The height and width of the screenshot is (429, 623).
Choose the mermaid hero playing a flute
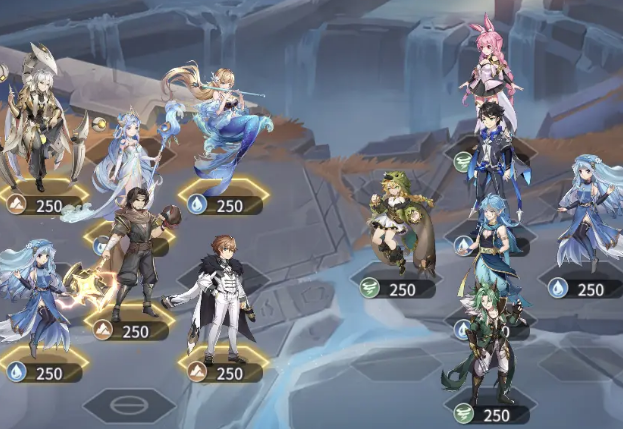pyautogui.click(x=225, y=125)
